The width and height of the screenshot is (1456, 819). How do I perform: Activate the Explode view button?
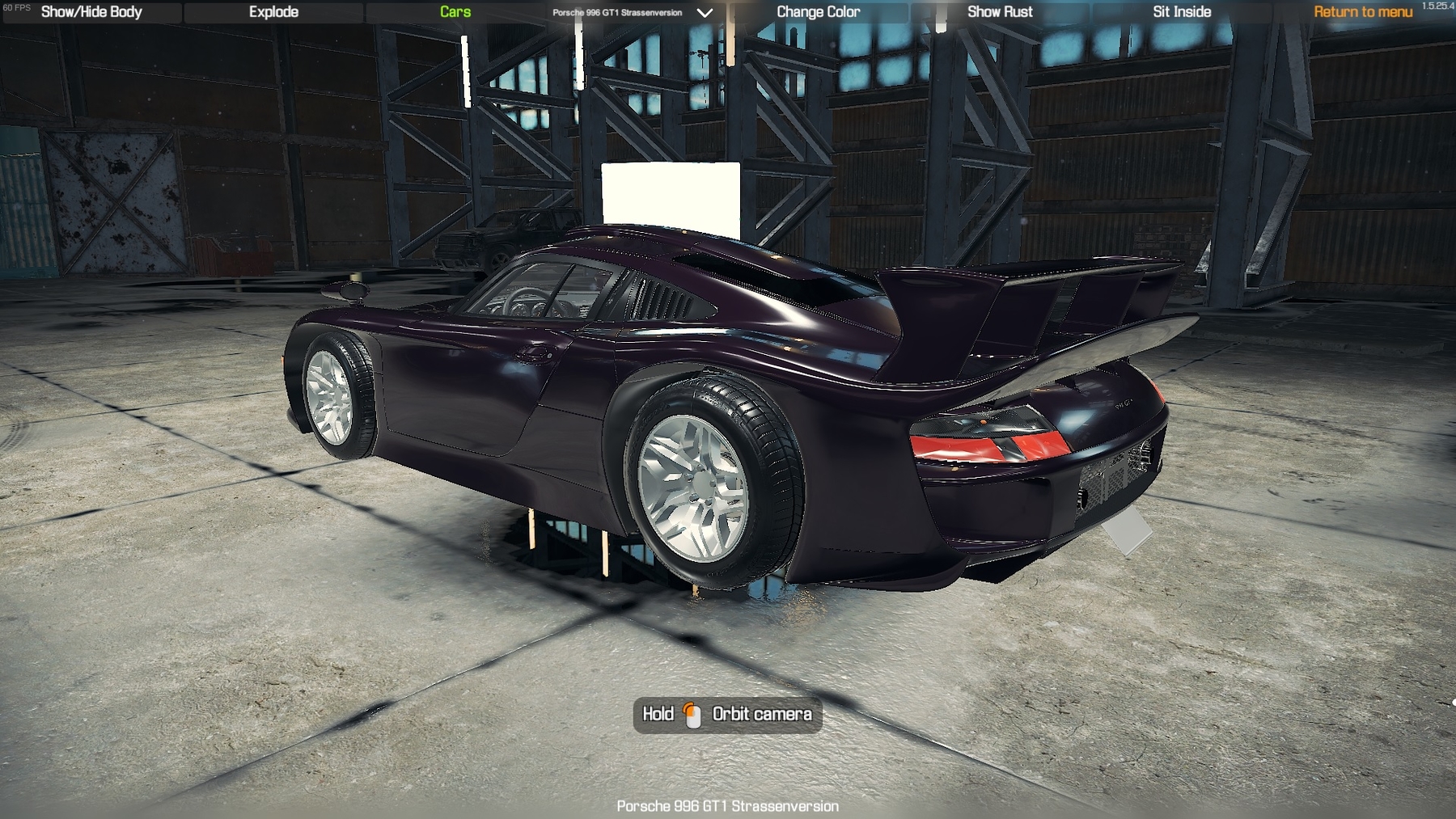(x=273, y=12)
